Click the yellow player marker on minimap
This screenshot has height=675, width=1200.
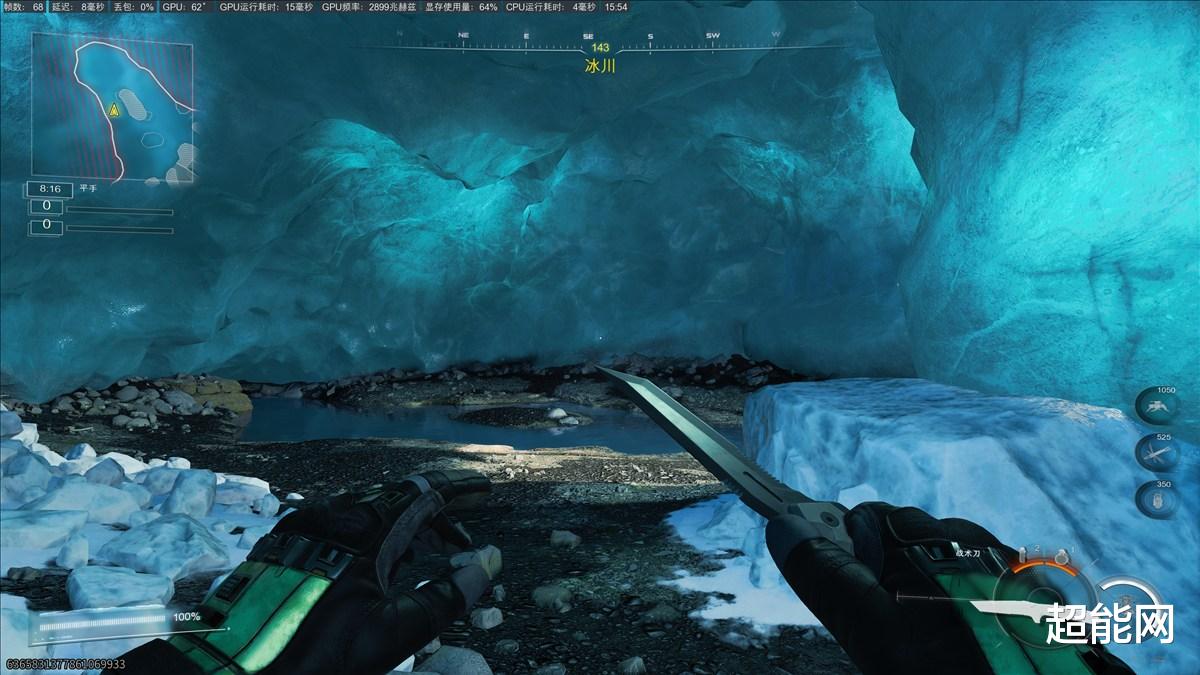coord(114,110)
